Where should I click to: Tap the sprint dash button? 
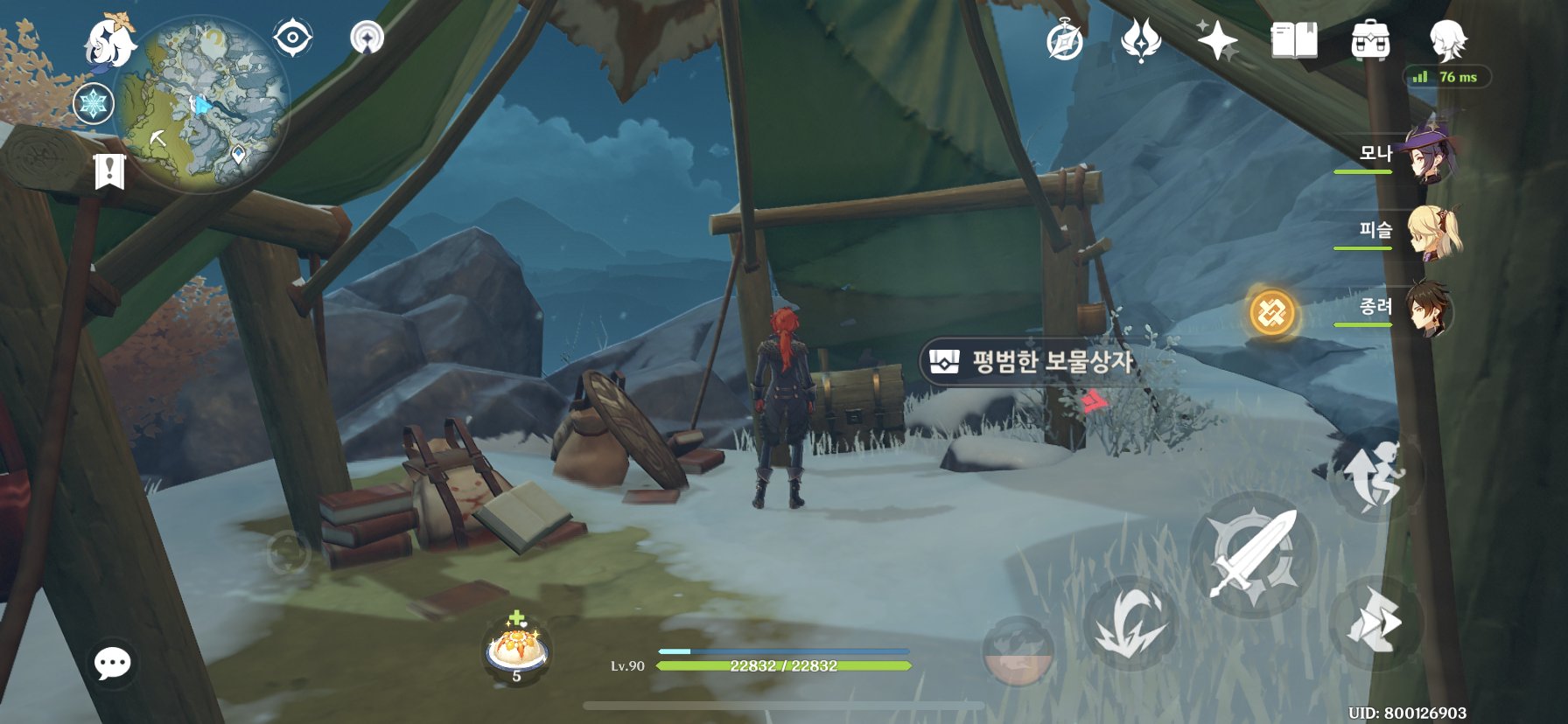[1375, 623]
